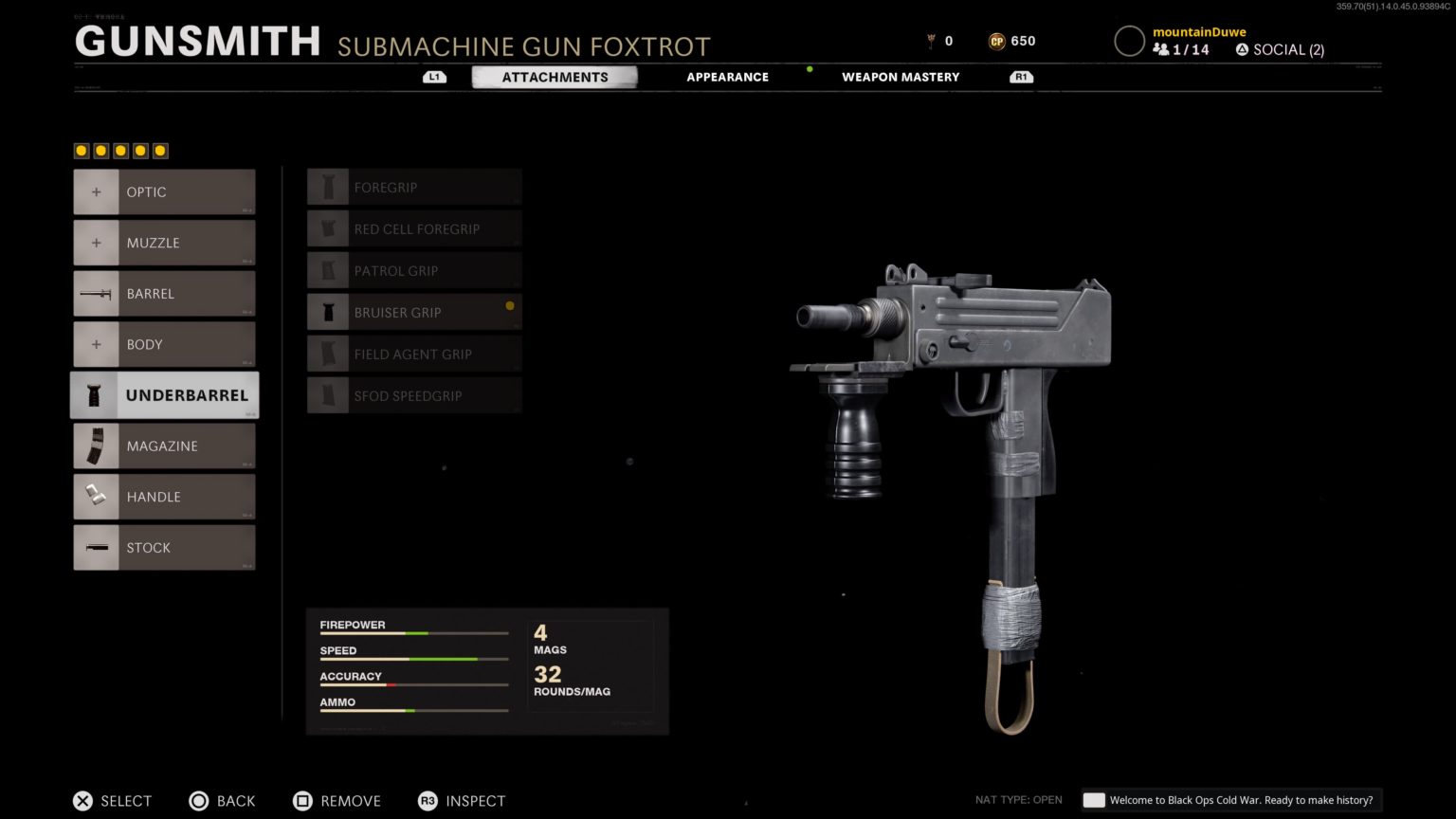Screen dimensions: 1456x819
Task: Click the party members 1/14 icon
Action: [x=1163, y=49]
